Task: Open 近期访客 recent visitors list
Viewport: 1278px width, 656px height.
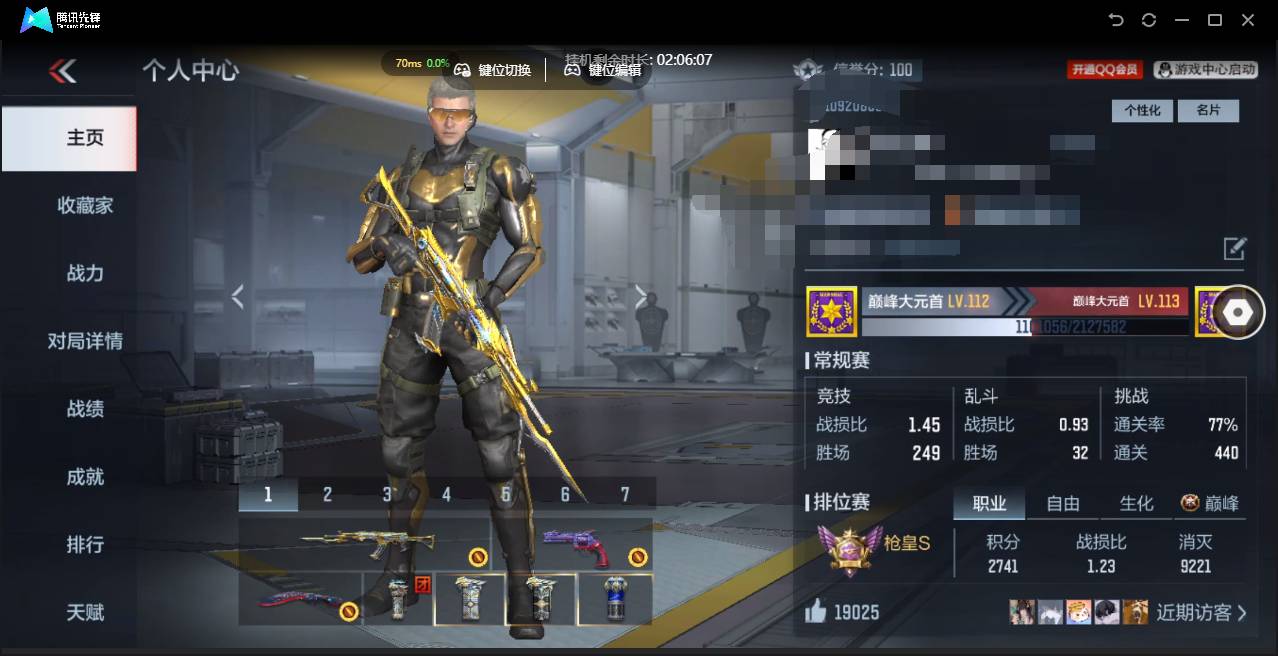Action: pyautogui.click(x=1201, y=613)
